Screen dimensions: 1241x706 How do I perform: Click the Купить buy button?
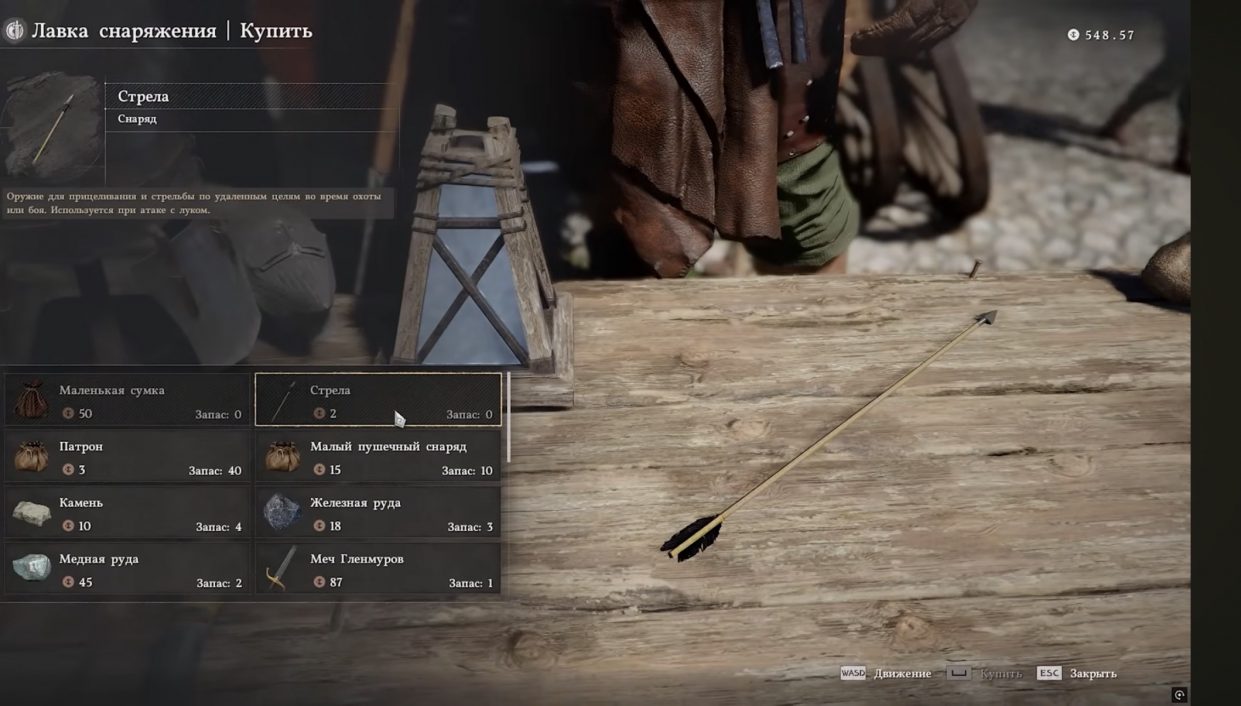pos(985,674)
